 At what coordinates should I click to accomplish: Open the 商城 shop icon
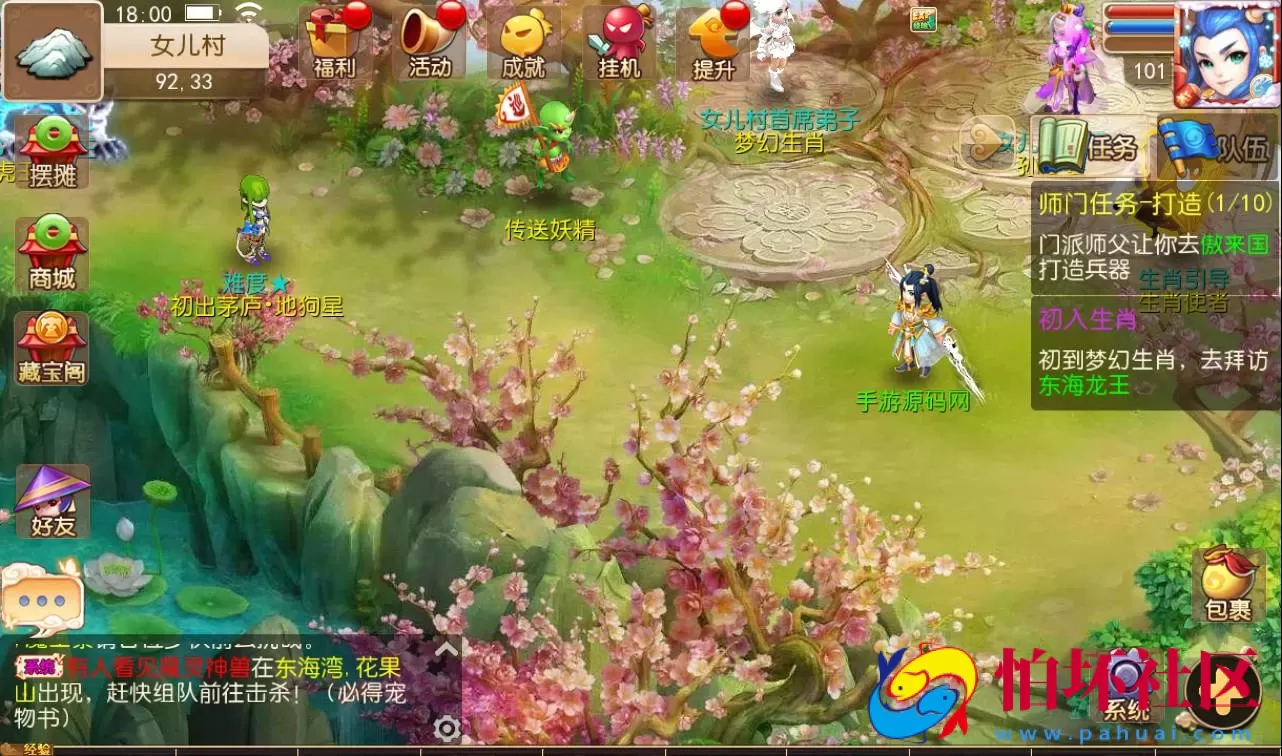(50, 253)
